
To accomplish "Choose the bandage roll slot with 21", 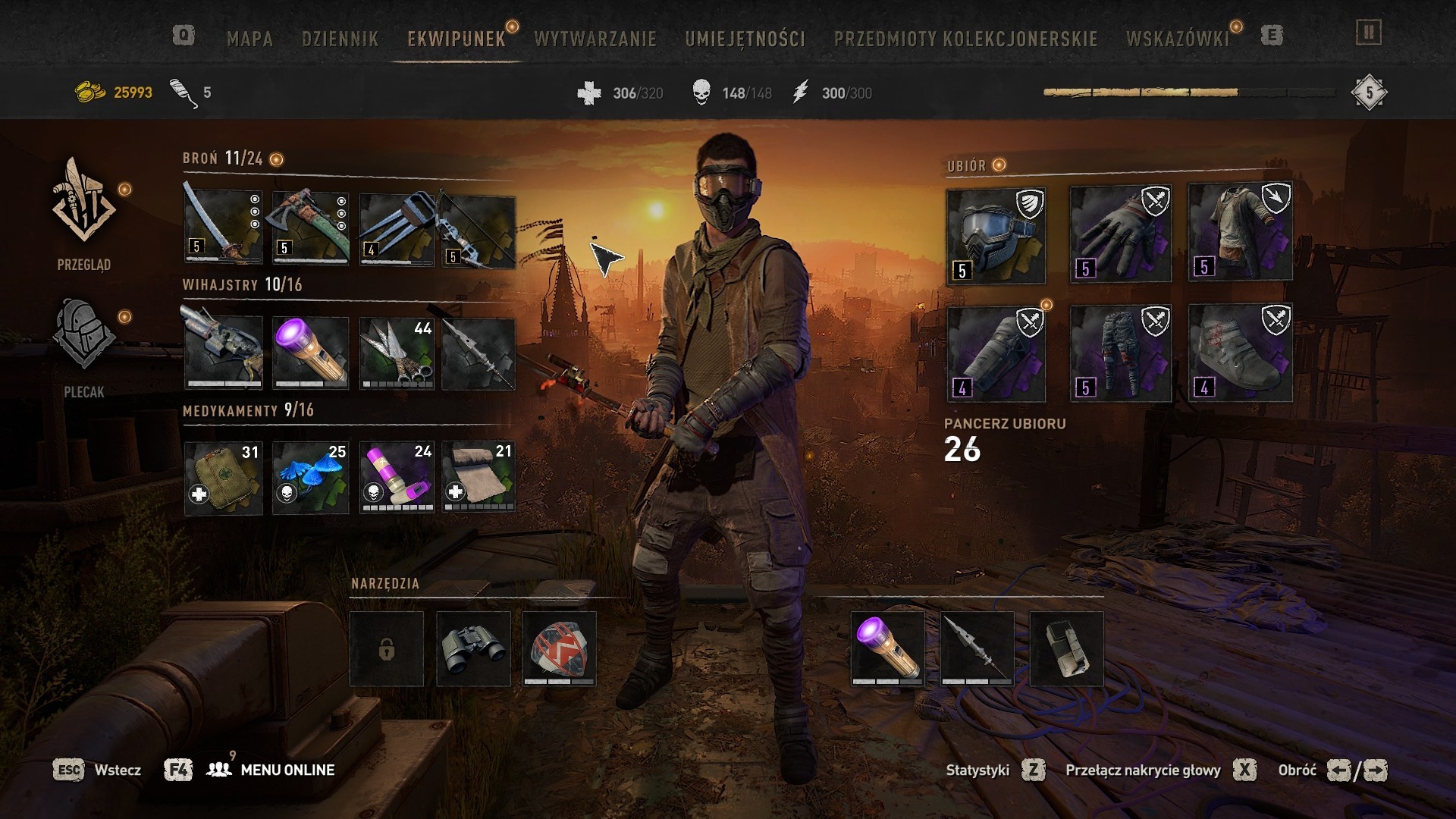I will coord(479,478).
